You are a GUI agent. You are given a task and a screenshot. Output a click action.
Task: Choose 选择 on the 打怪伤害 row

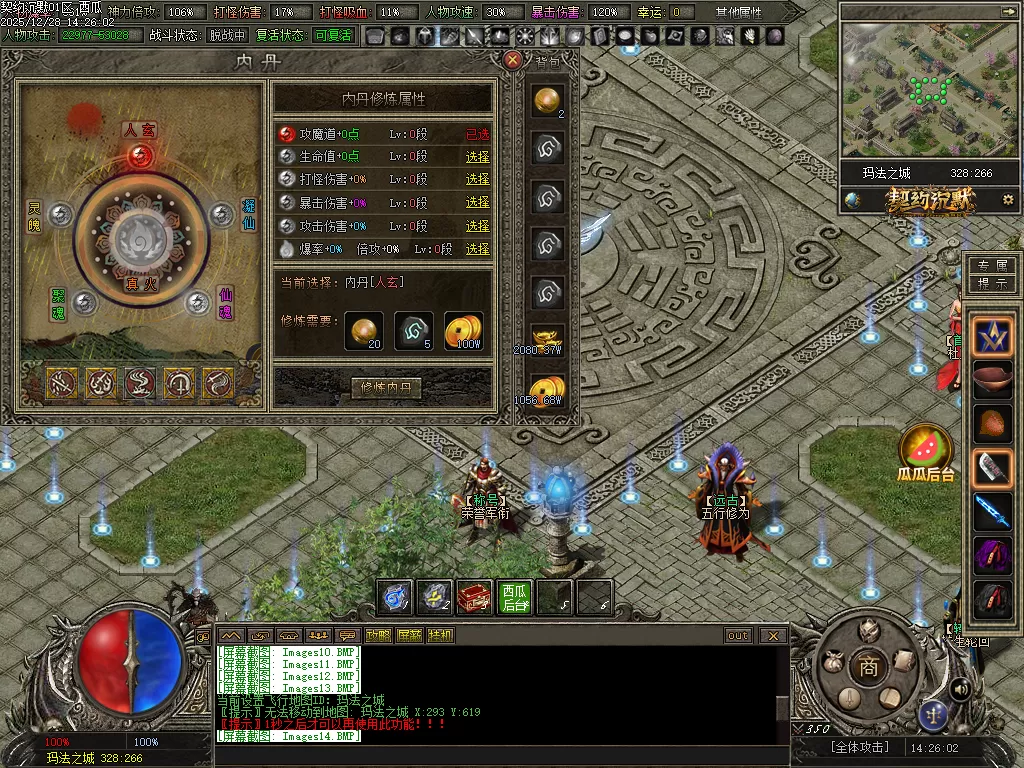(477, 180)
